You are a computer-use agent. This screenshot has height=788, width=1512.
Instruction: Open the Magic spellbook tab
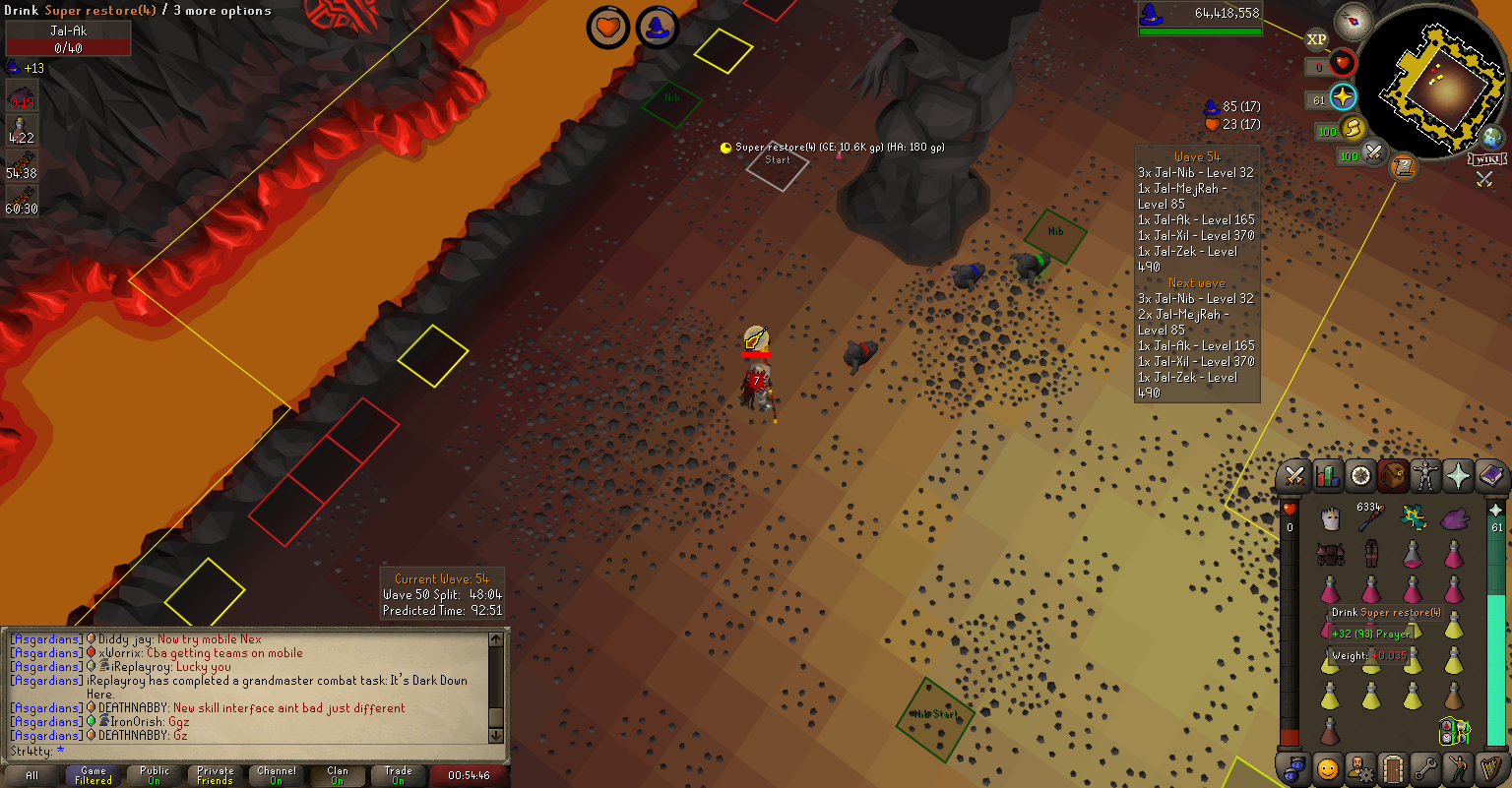click(x=1491, y=477)
